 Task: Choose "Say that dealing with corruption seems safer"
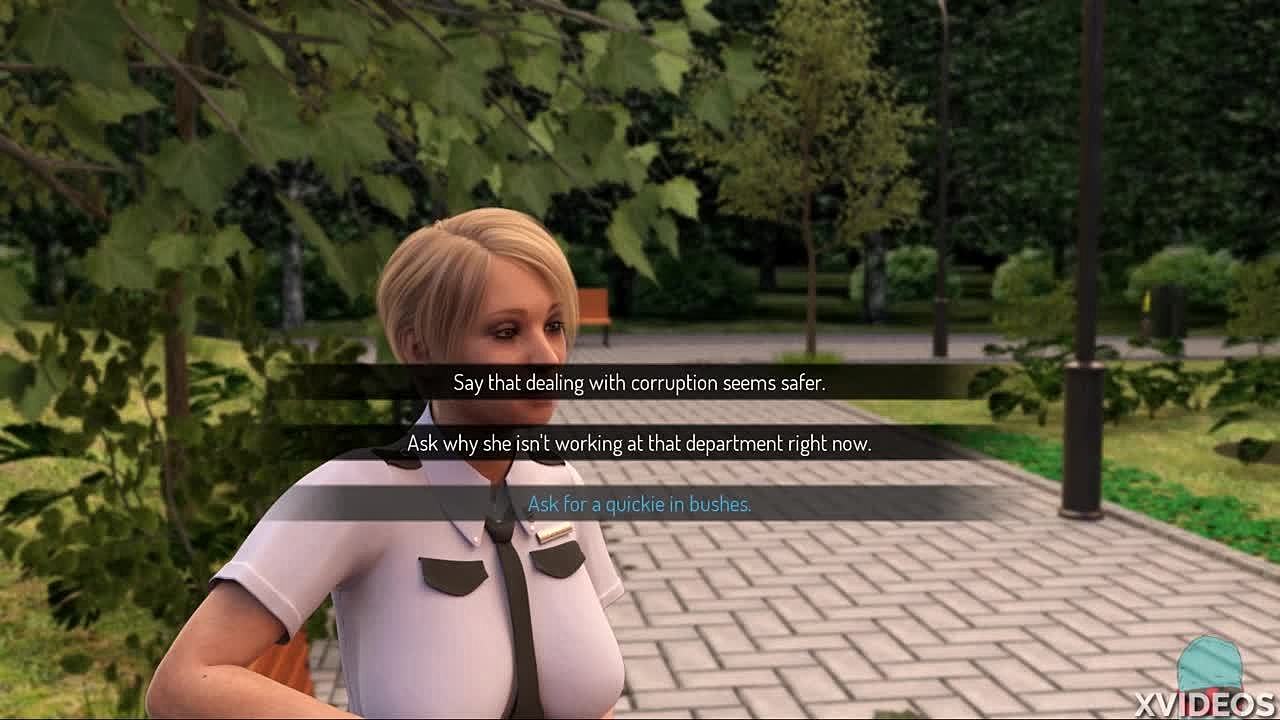coord(639,383)
